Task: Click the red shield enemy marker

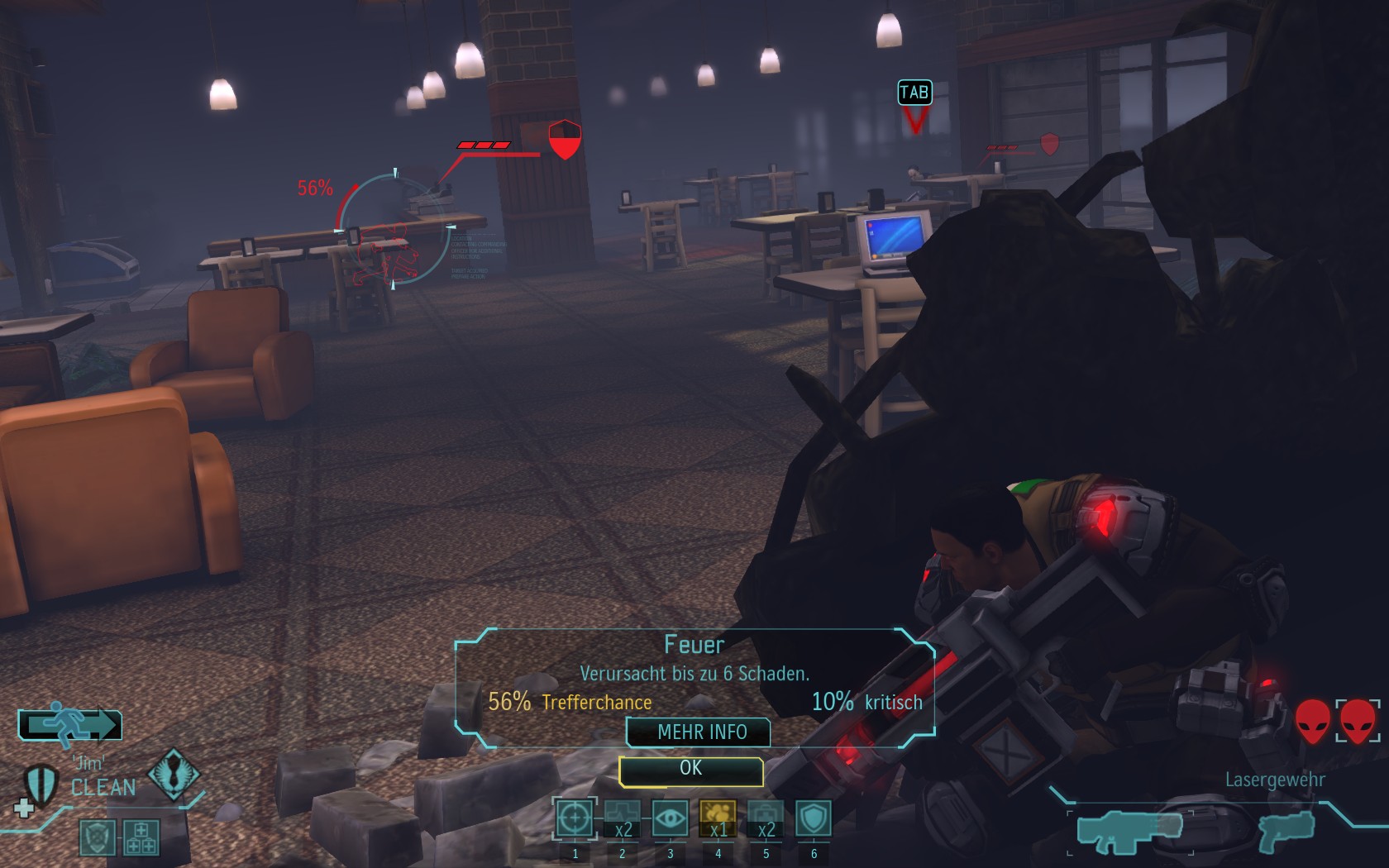Action: point(565,140)
